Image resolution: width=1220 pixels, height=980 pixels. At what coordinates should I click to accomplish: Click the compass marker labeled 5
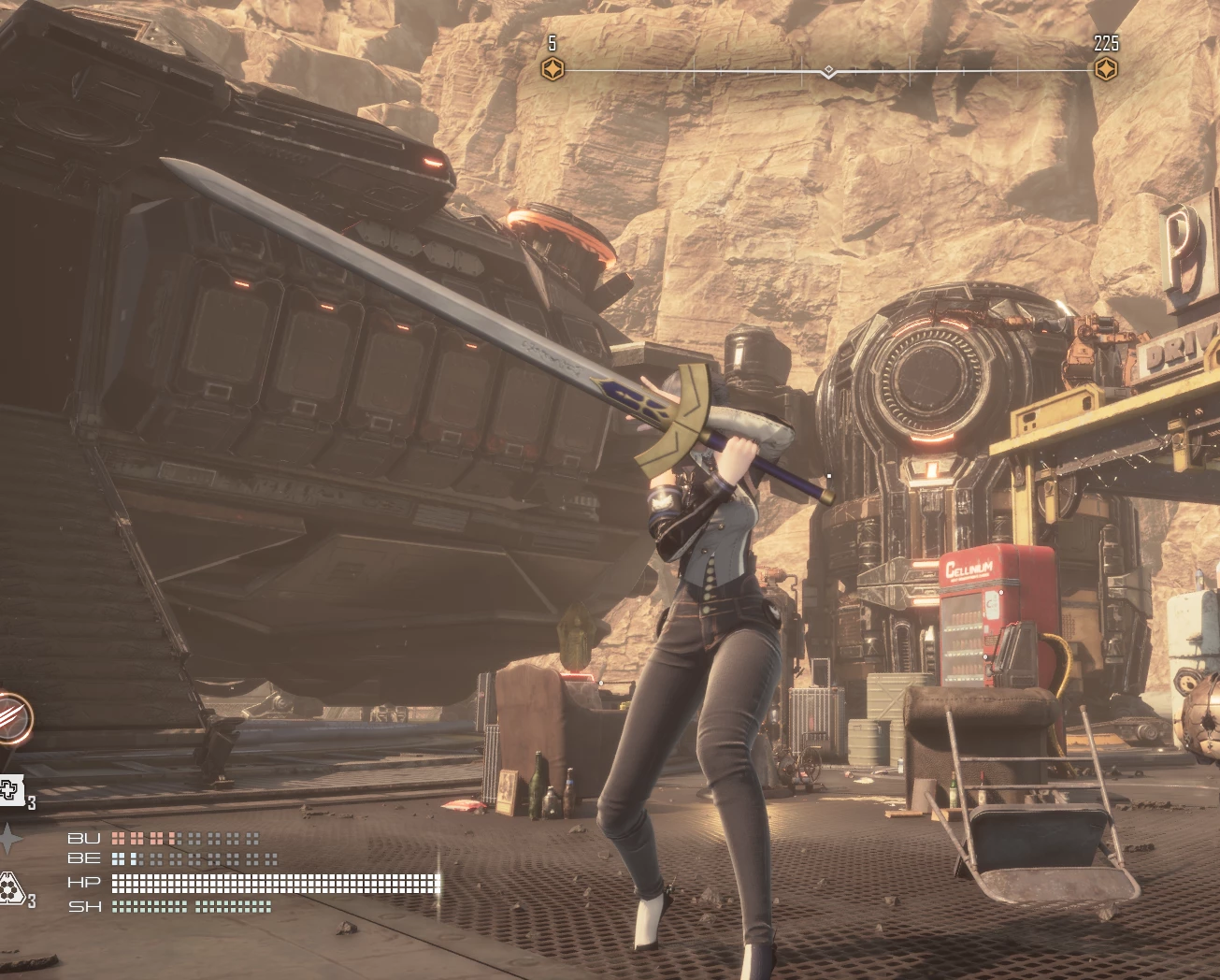(553, 68)
